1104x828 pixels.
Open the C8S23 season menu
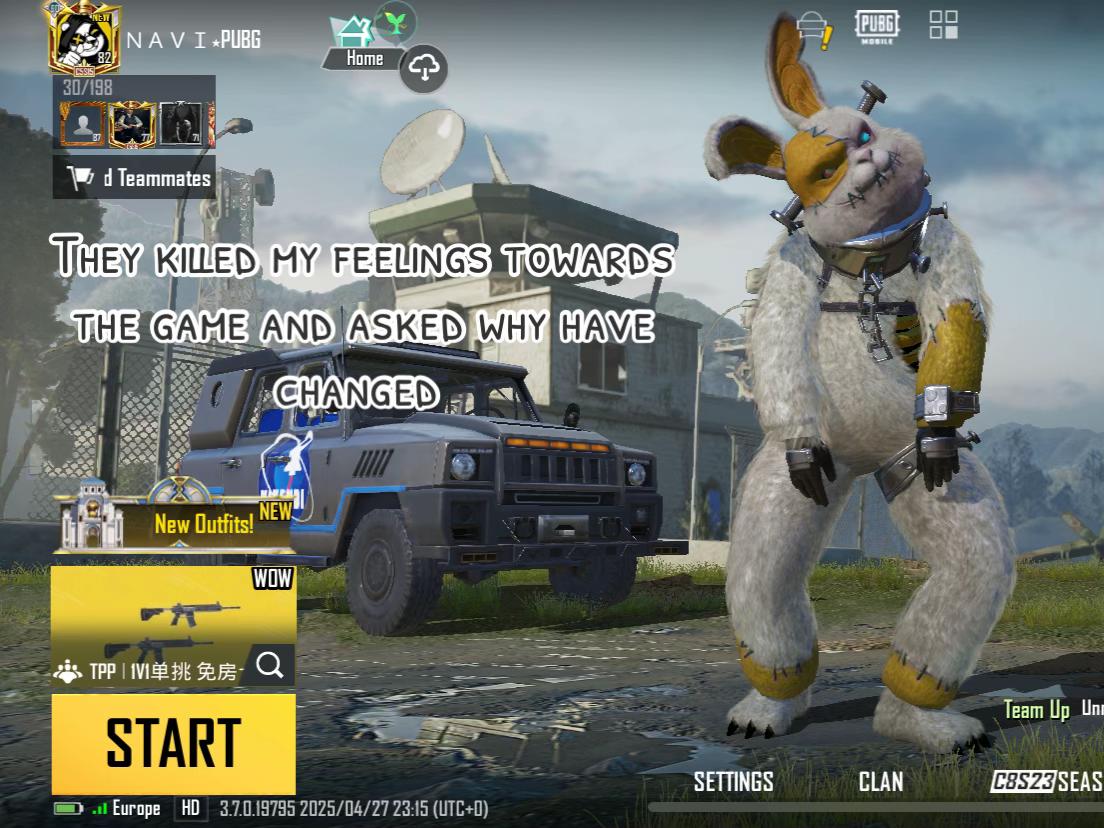(1045, 782)
